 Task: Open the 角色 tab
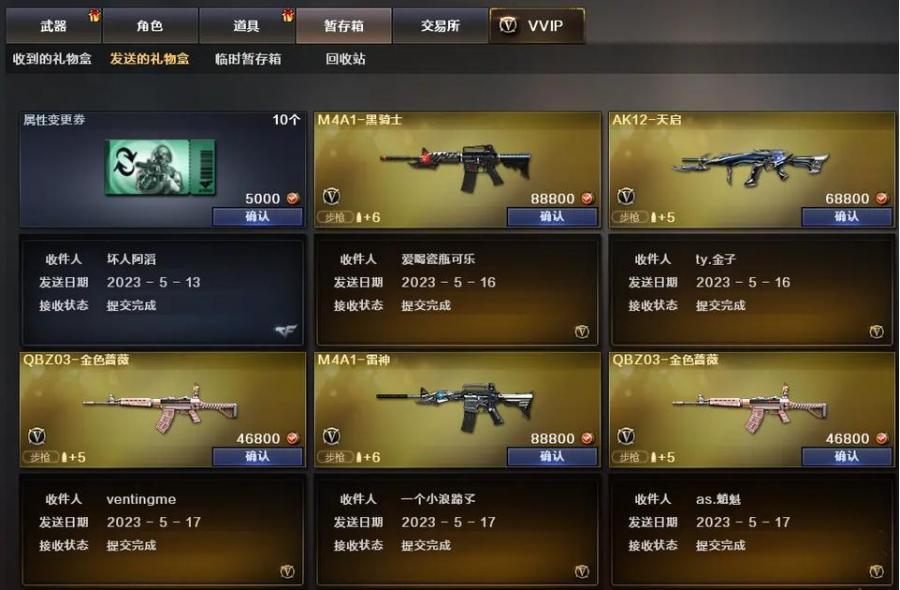pos(150,26)
